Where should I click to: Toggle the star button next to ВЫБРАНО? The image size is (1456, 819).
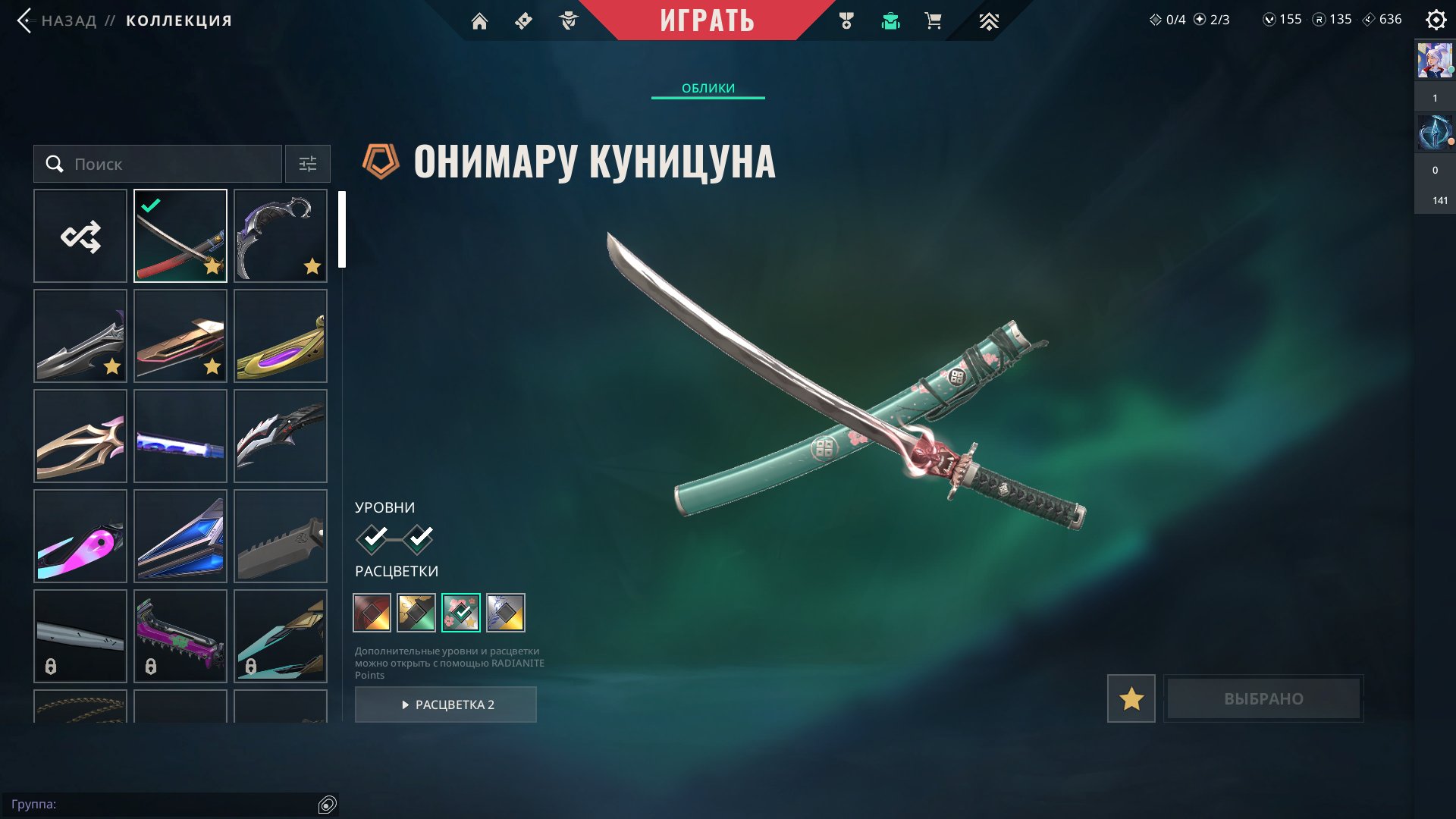1130,698
